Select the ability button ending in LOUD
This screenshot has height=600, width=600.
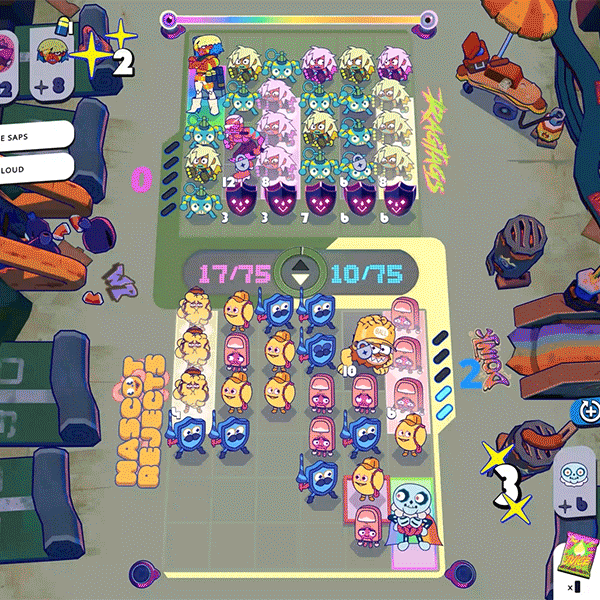point(35,168)
